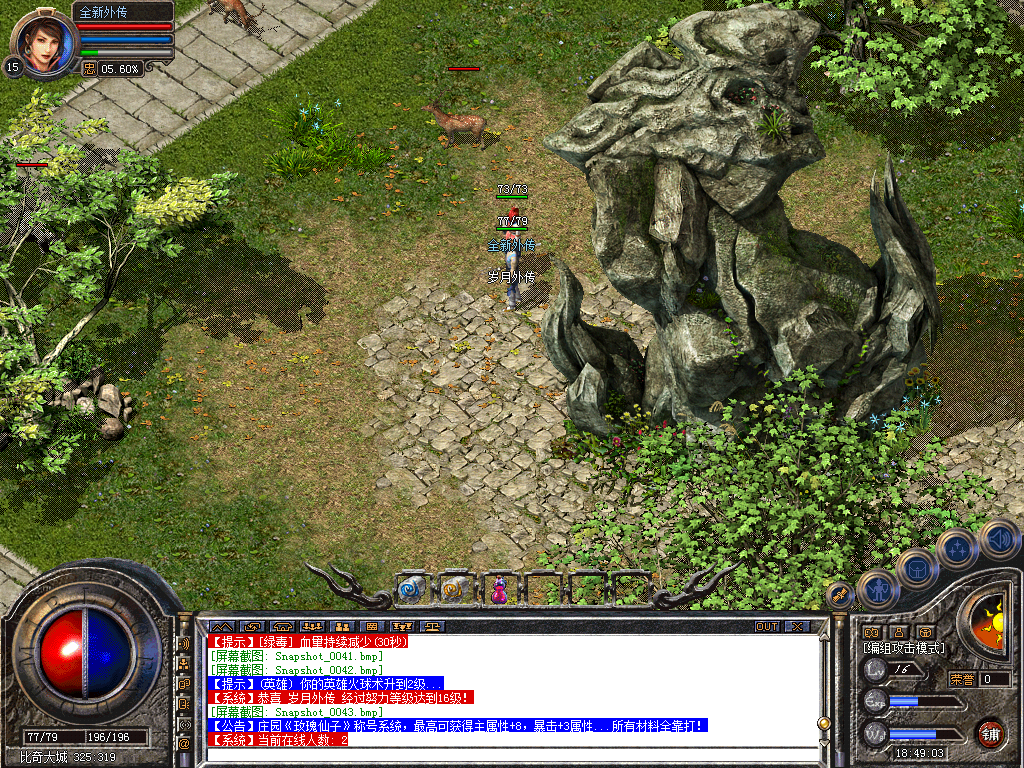Image resolution: width=1024 pixels, height=768 pixels.
Task: Open the skills button with four stars
Action: tap(956, 548)
